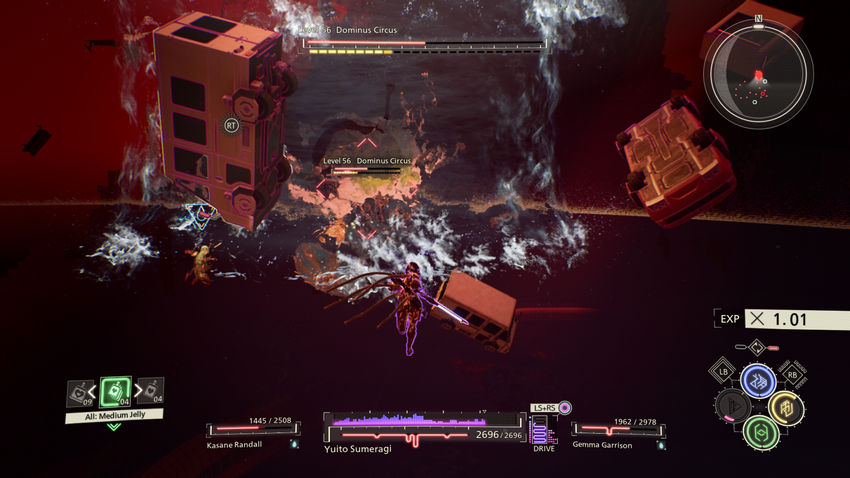This screenshot has width=850, height=478.
Task: Switch SAS set via the swap diamond icon
Action: click(x=758, y=349)
